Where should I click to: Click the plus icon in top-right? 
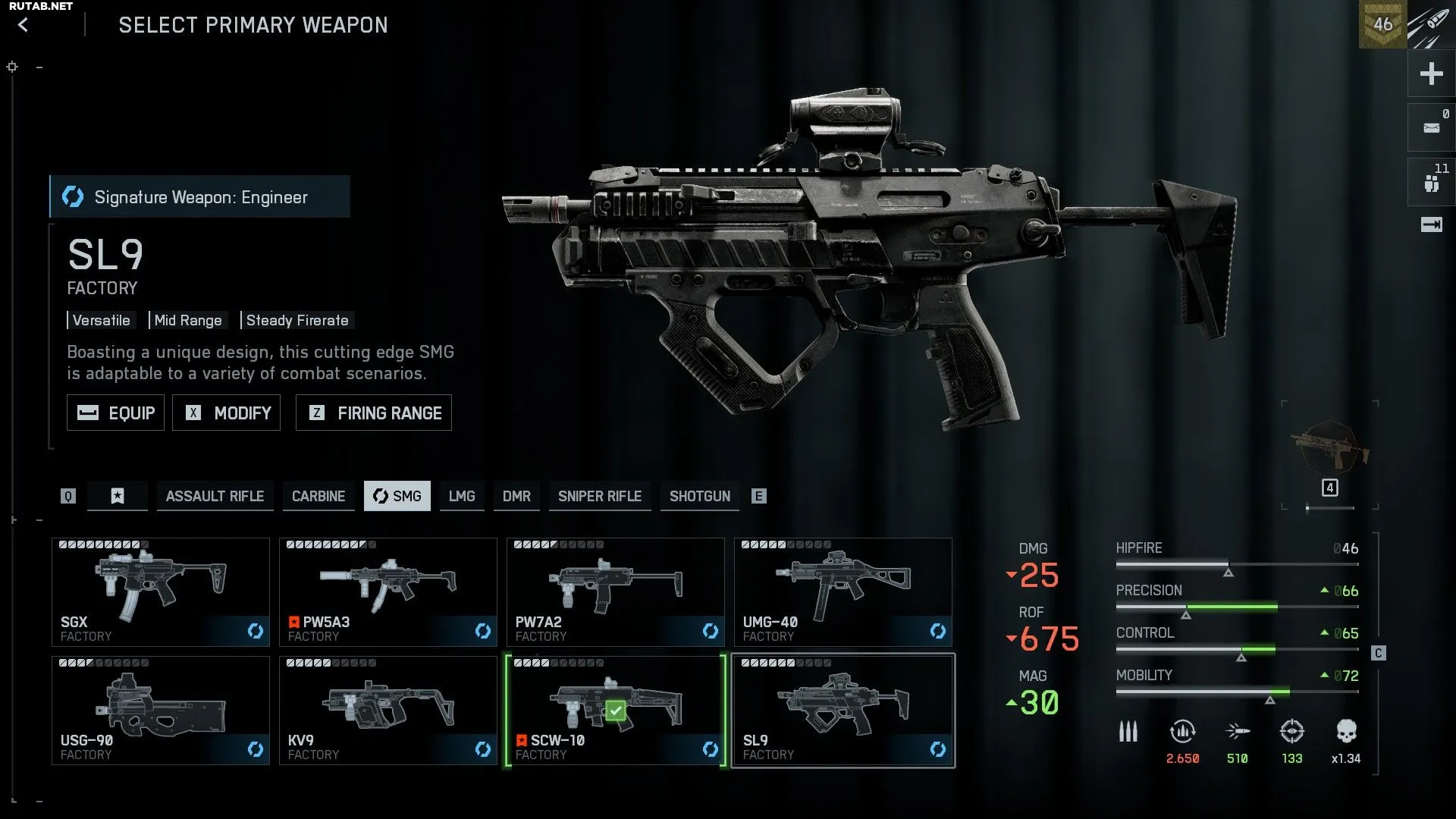pos(1431,74)
